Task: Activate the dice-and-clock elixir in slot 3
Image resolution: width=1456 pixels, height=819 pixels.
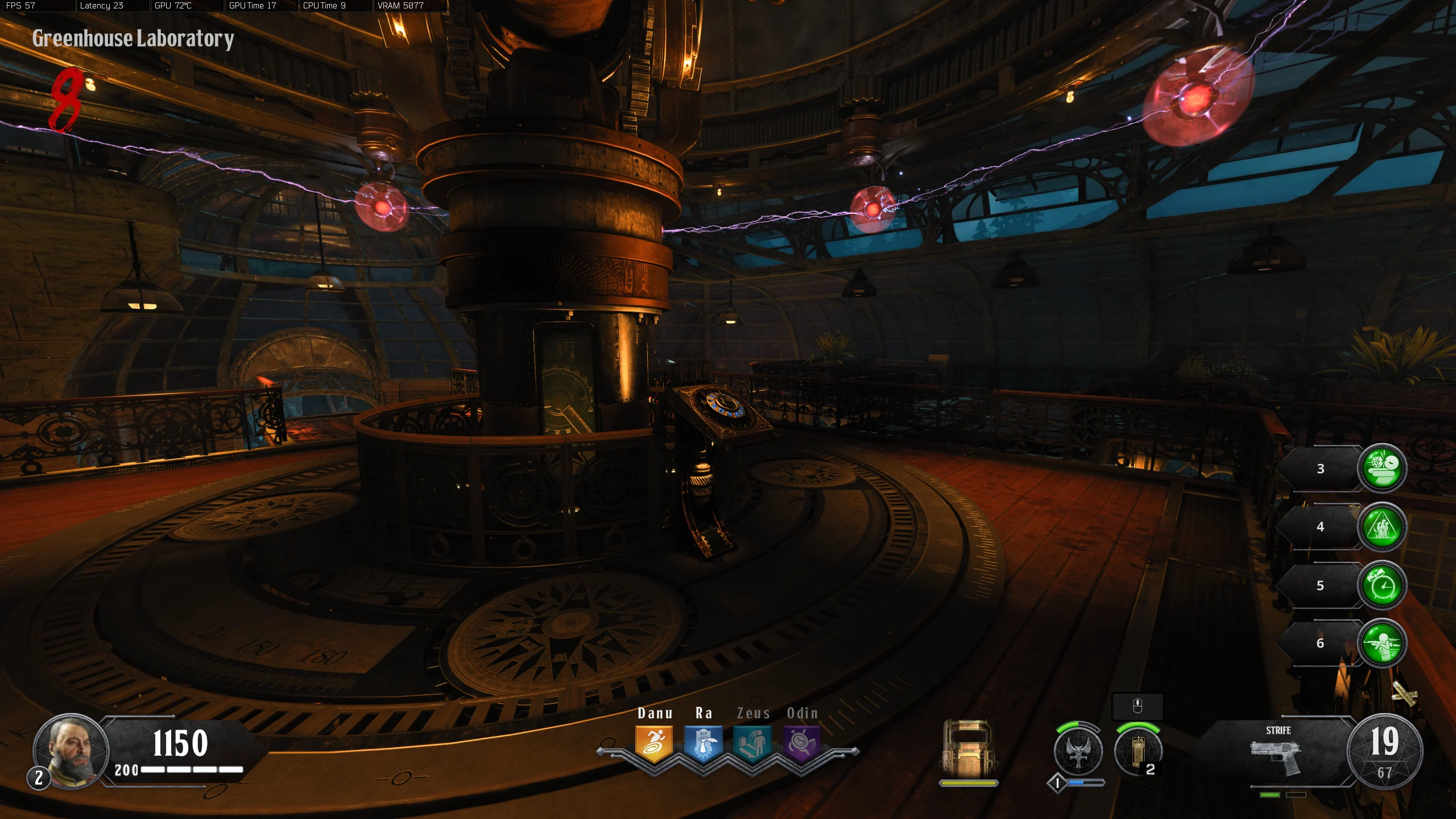Action: 1382,468
